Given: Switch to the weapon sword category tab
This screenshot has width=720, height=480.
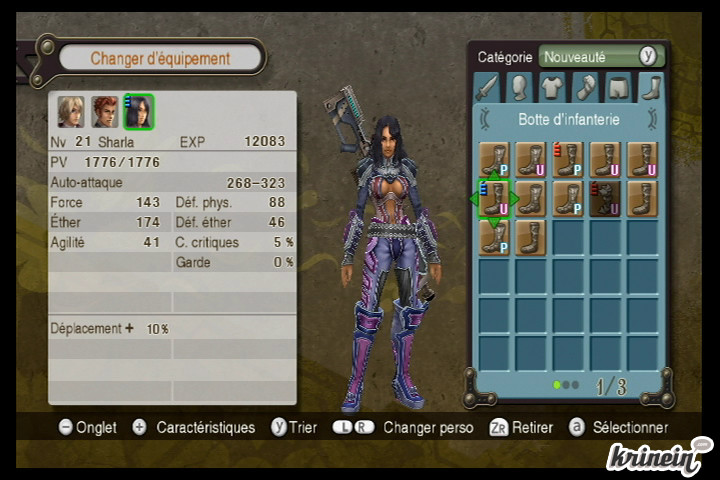Looking at the screenshot, I should (x=487, y=88).
